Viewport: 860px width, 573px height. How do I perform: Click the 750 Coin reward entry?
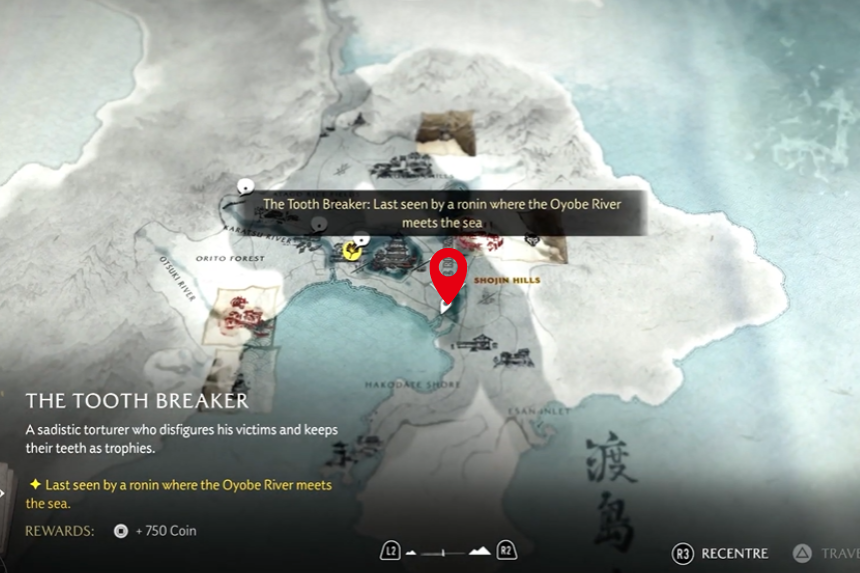point(156,531)
